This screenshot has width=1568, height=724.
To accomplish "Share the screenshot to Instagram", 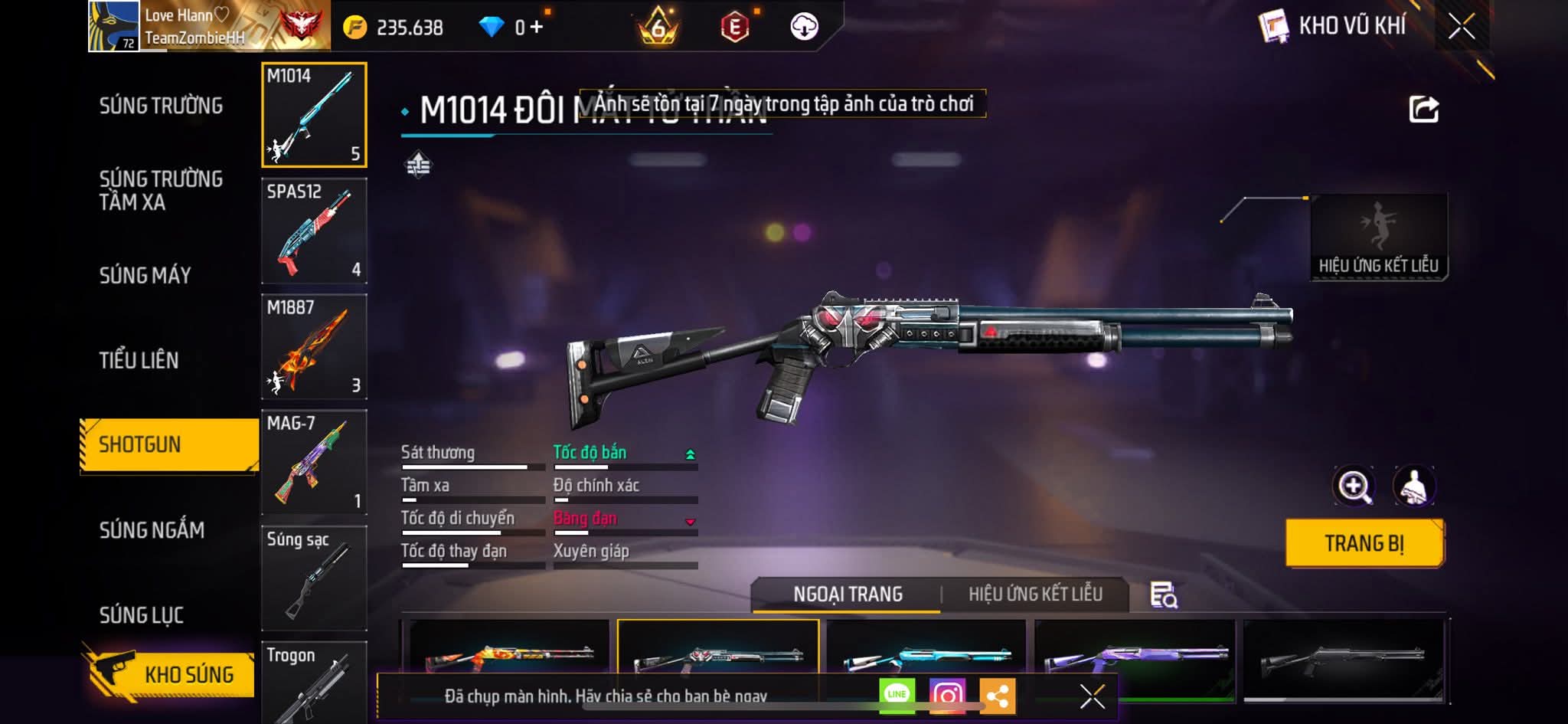I will (947, 695).
